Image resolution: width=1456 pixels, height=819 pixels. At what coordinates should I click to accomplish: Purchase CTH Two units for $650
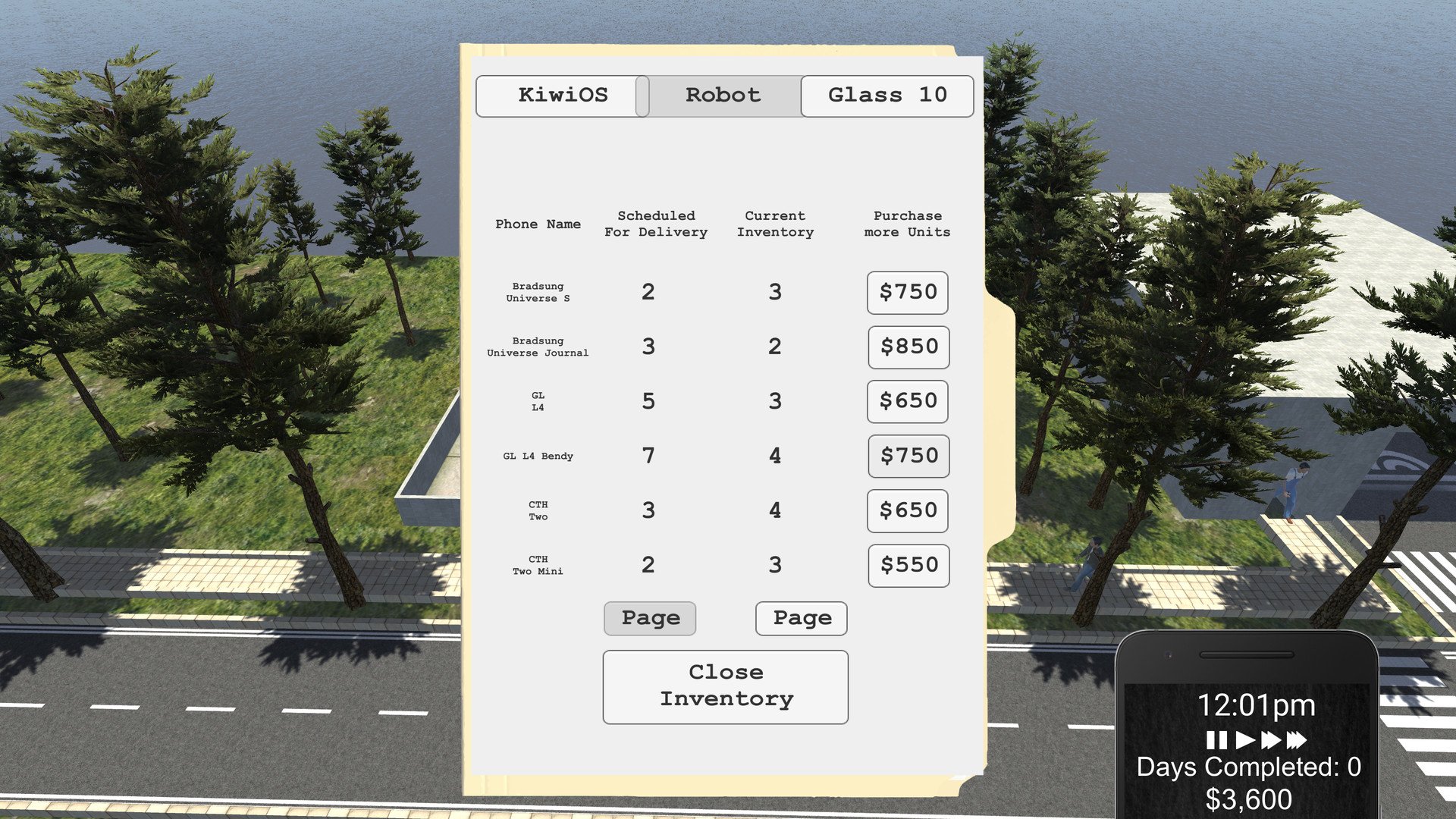pyautogui.click(x=908, y=510)
